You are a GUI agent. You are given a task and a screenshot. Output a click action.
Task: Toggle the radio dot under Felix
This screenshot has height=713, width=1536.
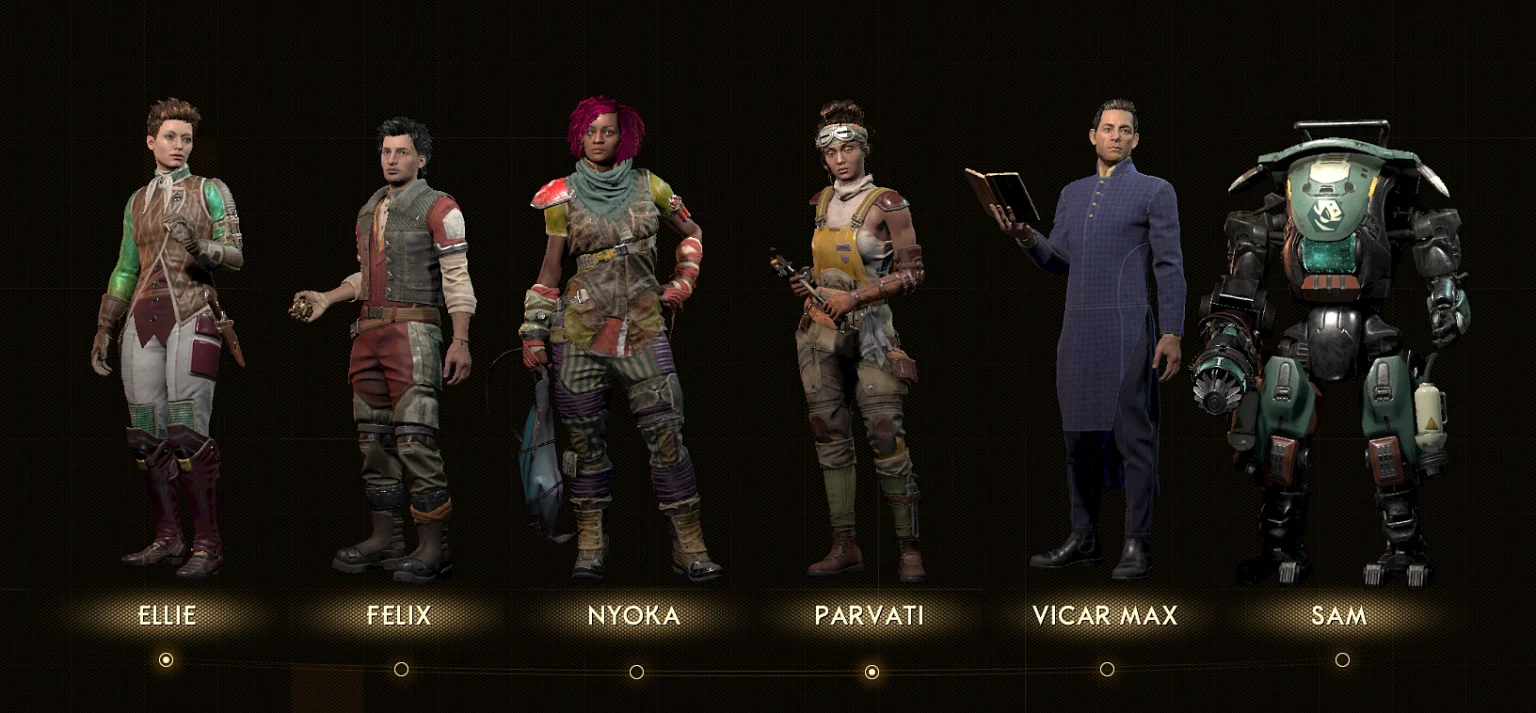[401, 669]
